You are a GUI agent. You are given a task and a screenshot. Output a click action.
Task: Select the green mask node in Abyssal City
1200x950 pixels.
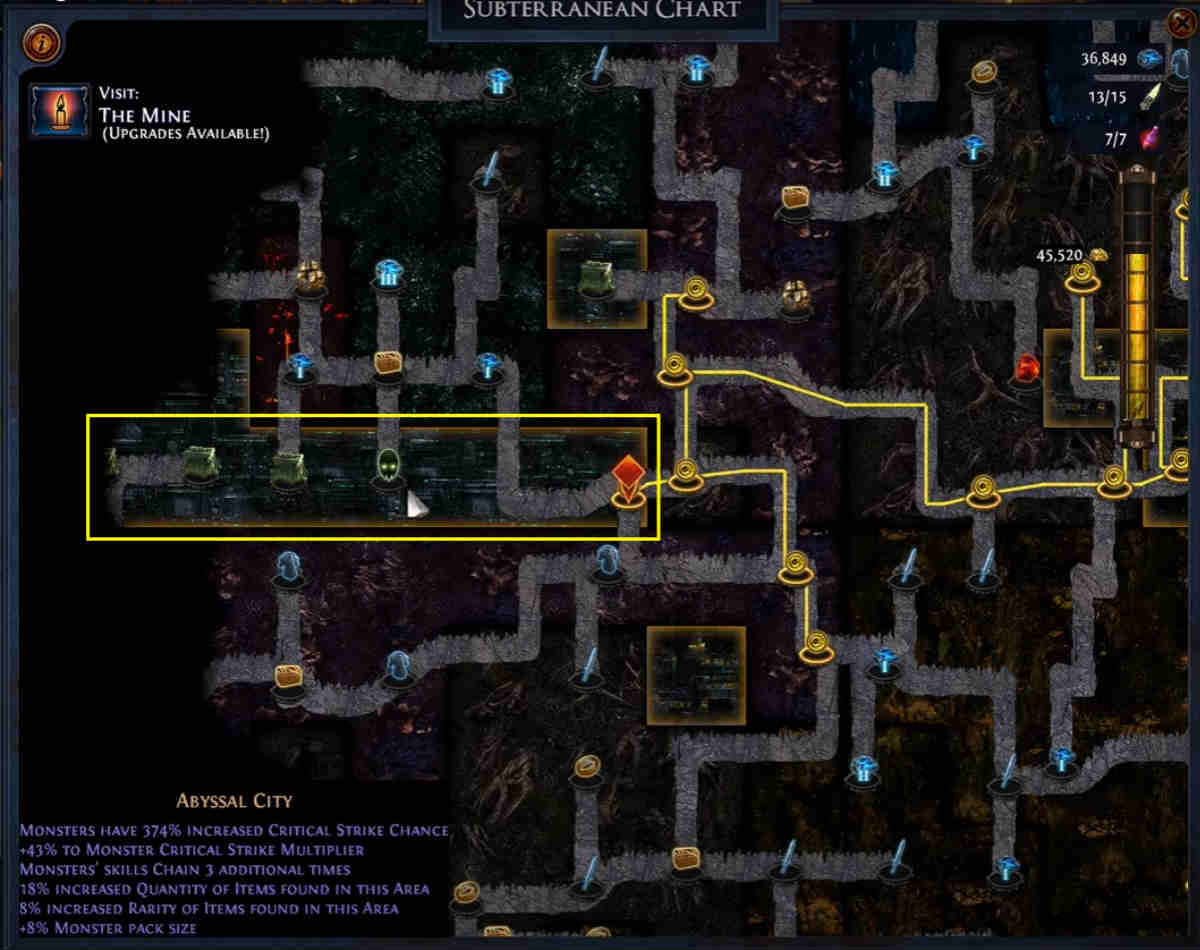(388, 466)
